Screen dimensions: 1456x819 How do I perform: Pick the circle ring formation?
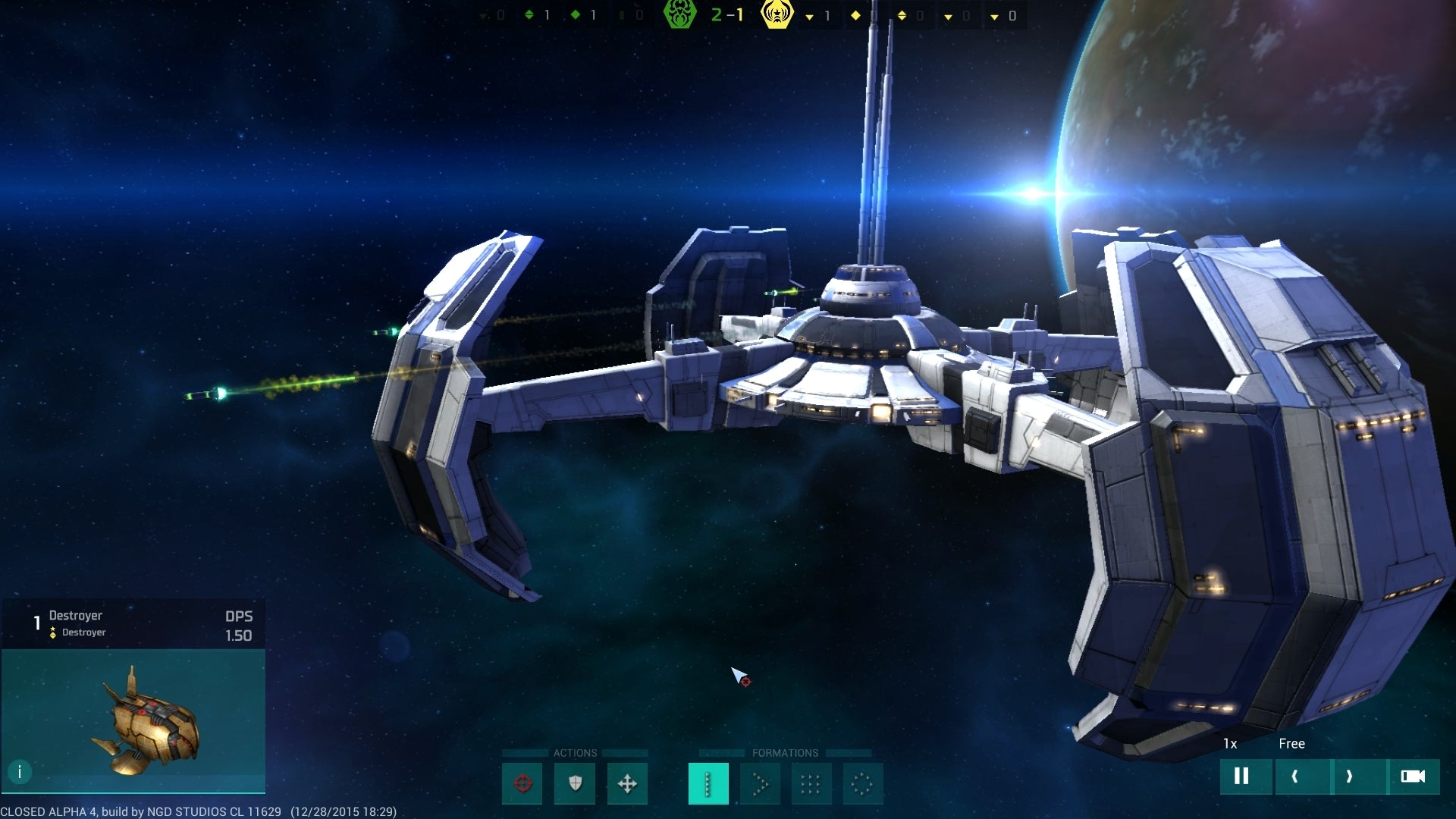(862, 783)
